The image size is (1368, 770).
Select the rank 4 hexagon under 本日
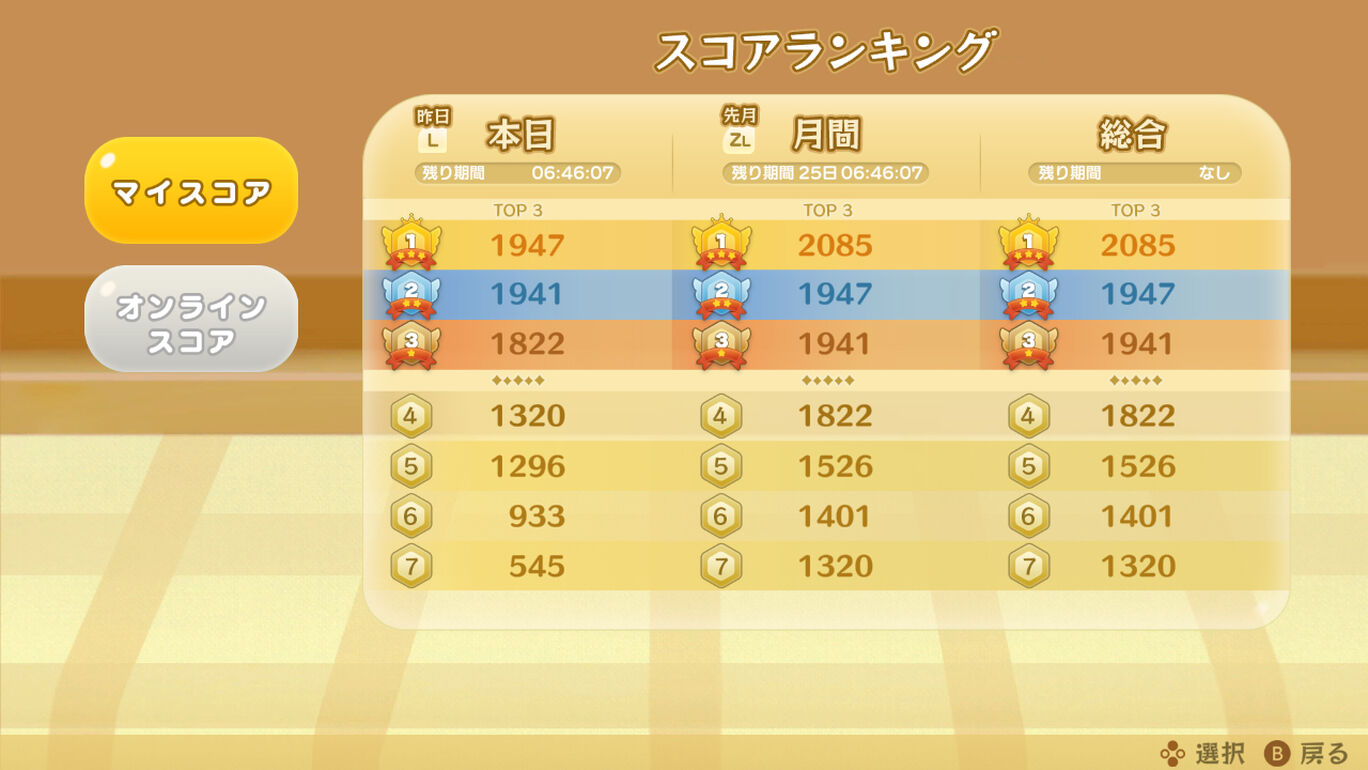click(x=411, y=415)
